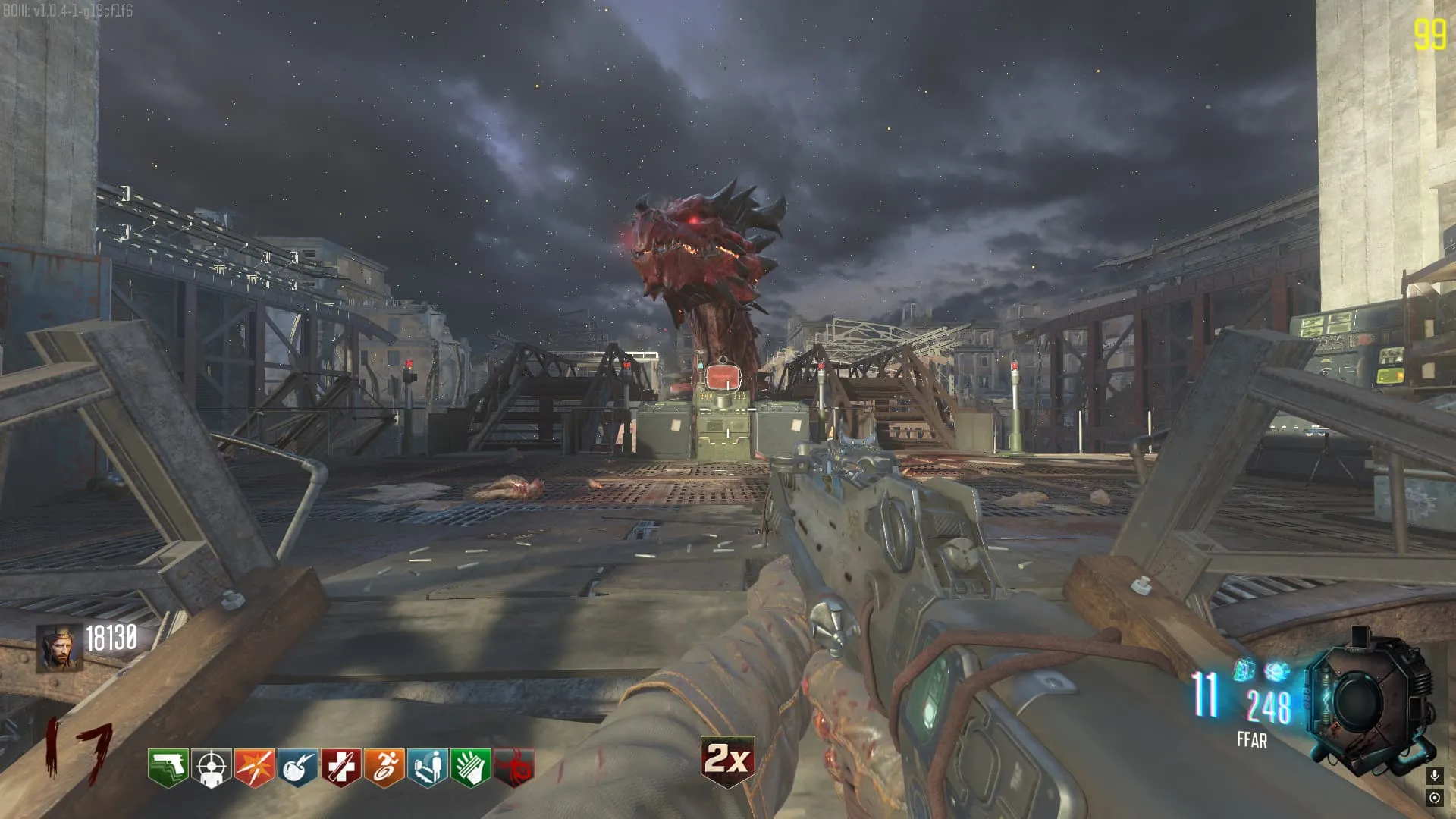Click the 2x double points power-up
Screen dimensions: 1456x819
(x=727, y=760)
